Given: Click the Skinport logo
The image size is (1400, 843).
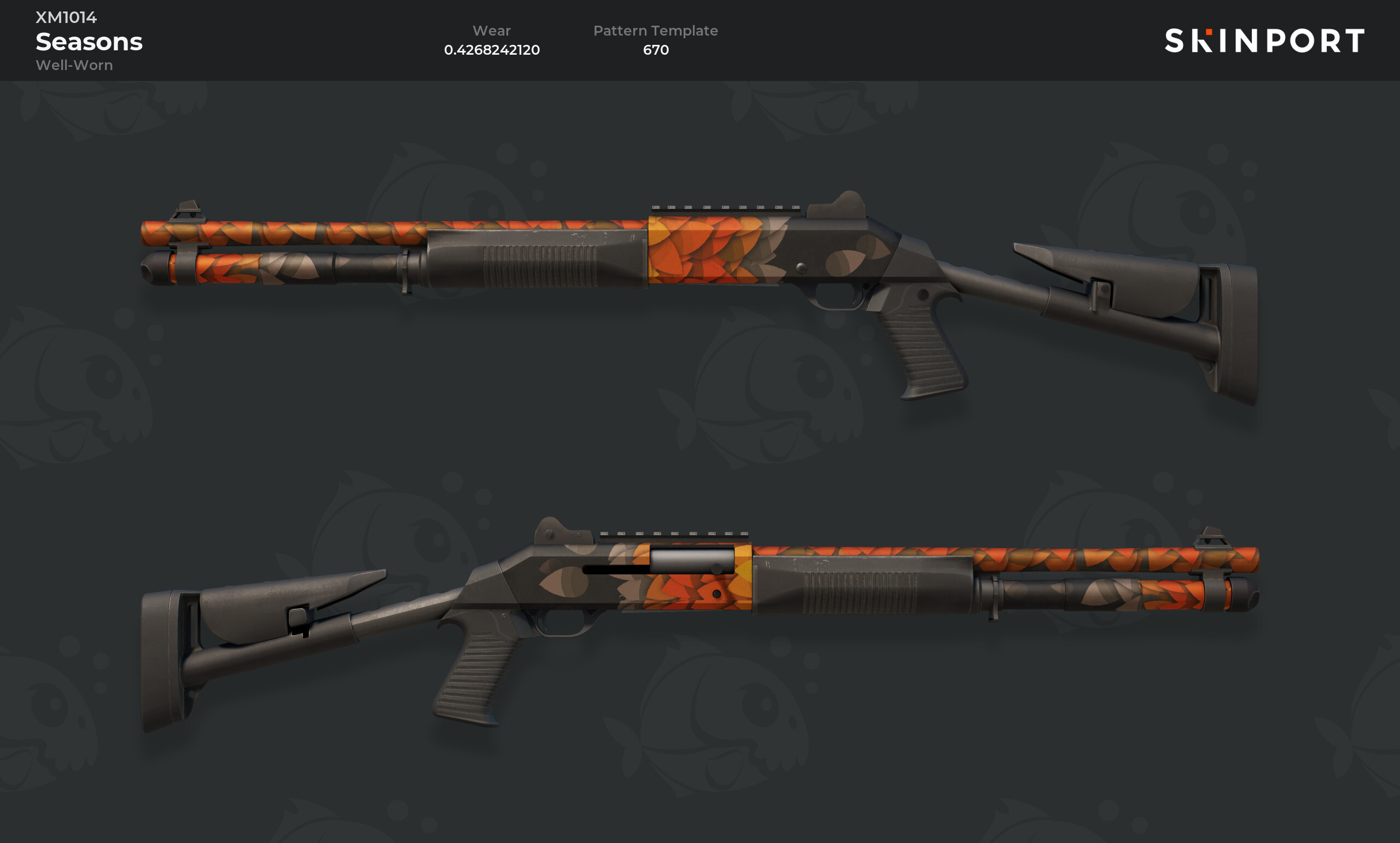Looking at the screenshot, I should pyautogui.click(x=1264, y=40).
